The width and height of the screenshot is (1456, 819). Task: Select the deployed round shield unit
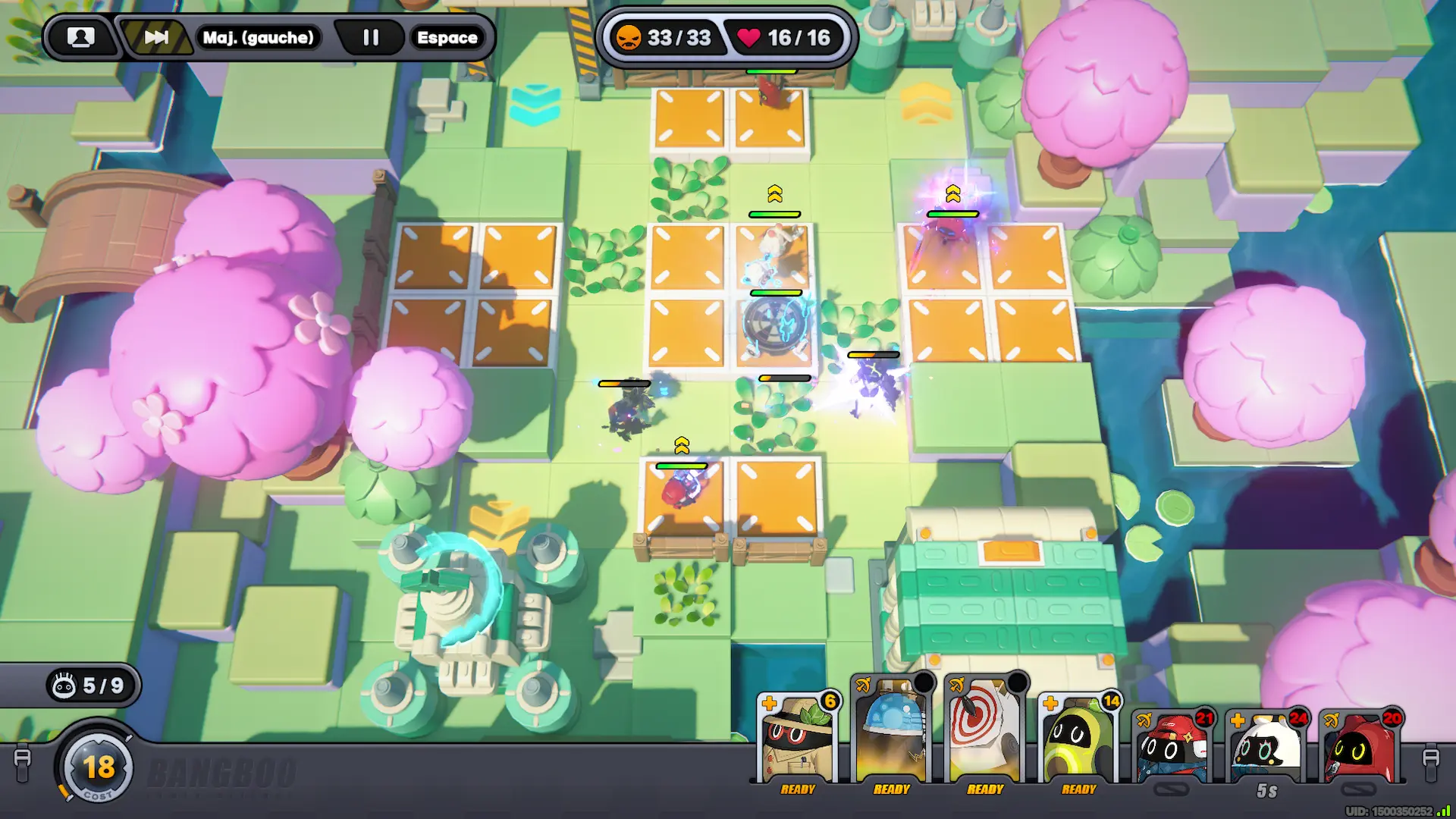(773, 326)
